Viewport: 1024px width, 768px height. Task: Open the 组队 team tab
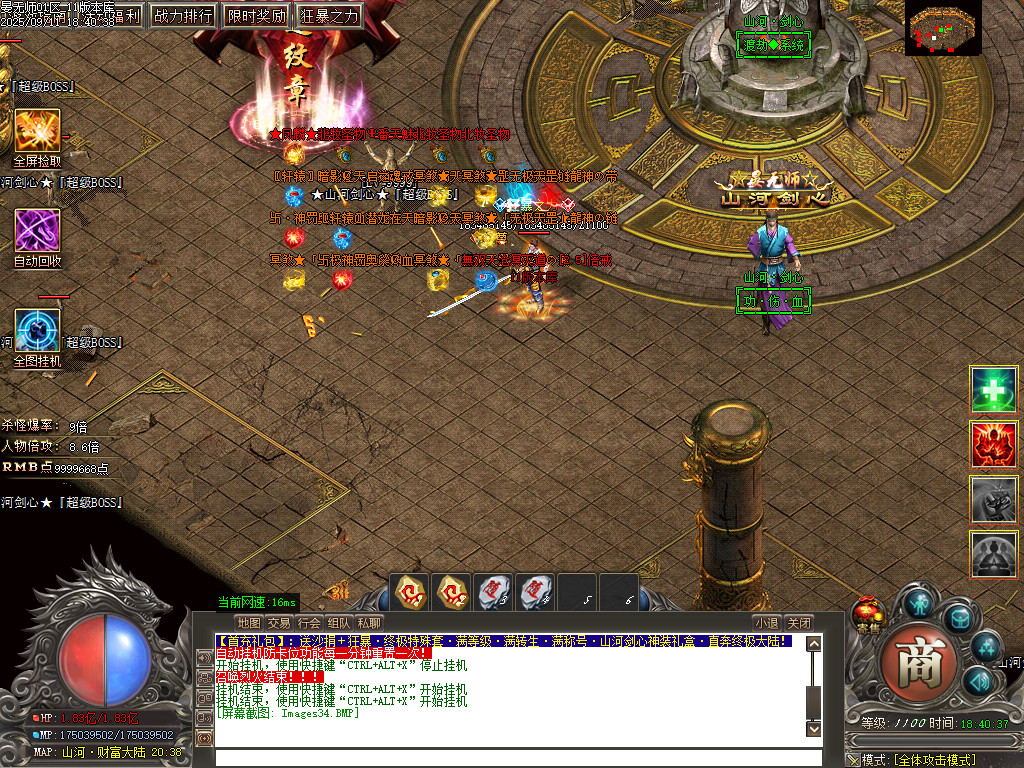click(339, 622)
